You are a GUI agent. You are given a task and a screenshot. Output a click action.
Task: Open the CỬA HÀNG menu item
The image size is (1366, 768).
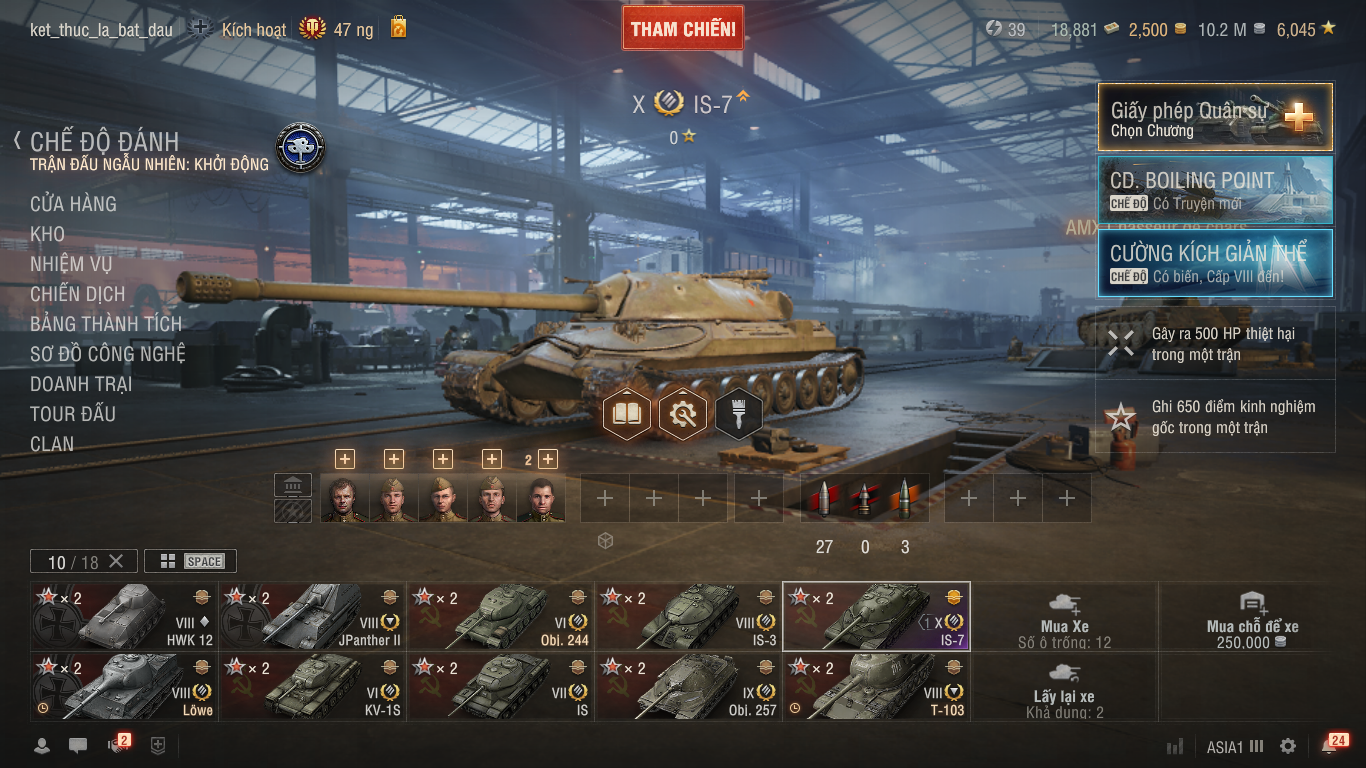point(75,204)
